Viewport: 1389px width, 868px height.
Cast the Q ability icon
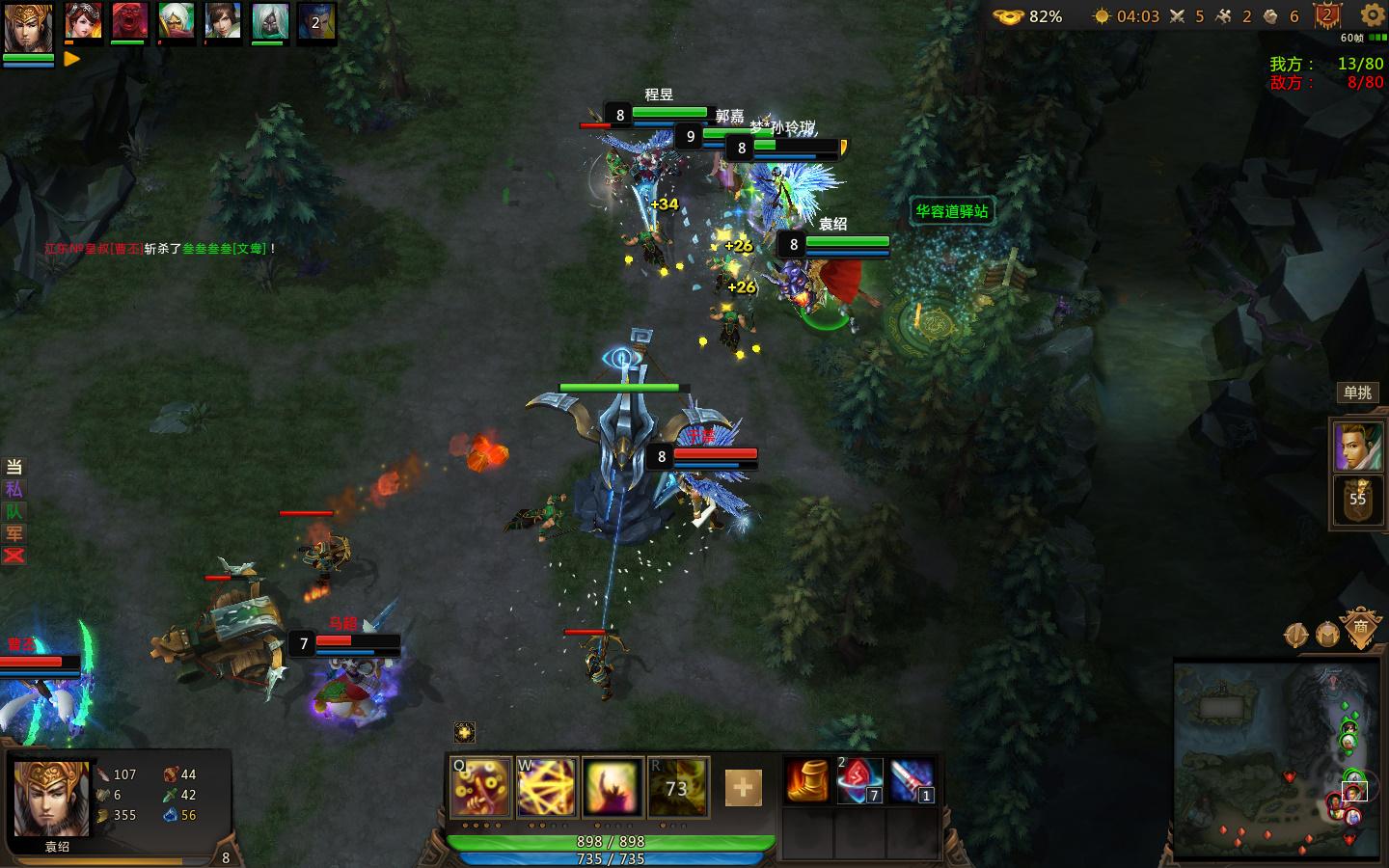point(479,788)
